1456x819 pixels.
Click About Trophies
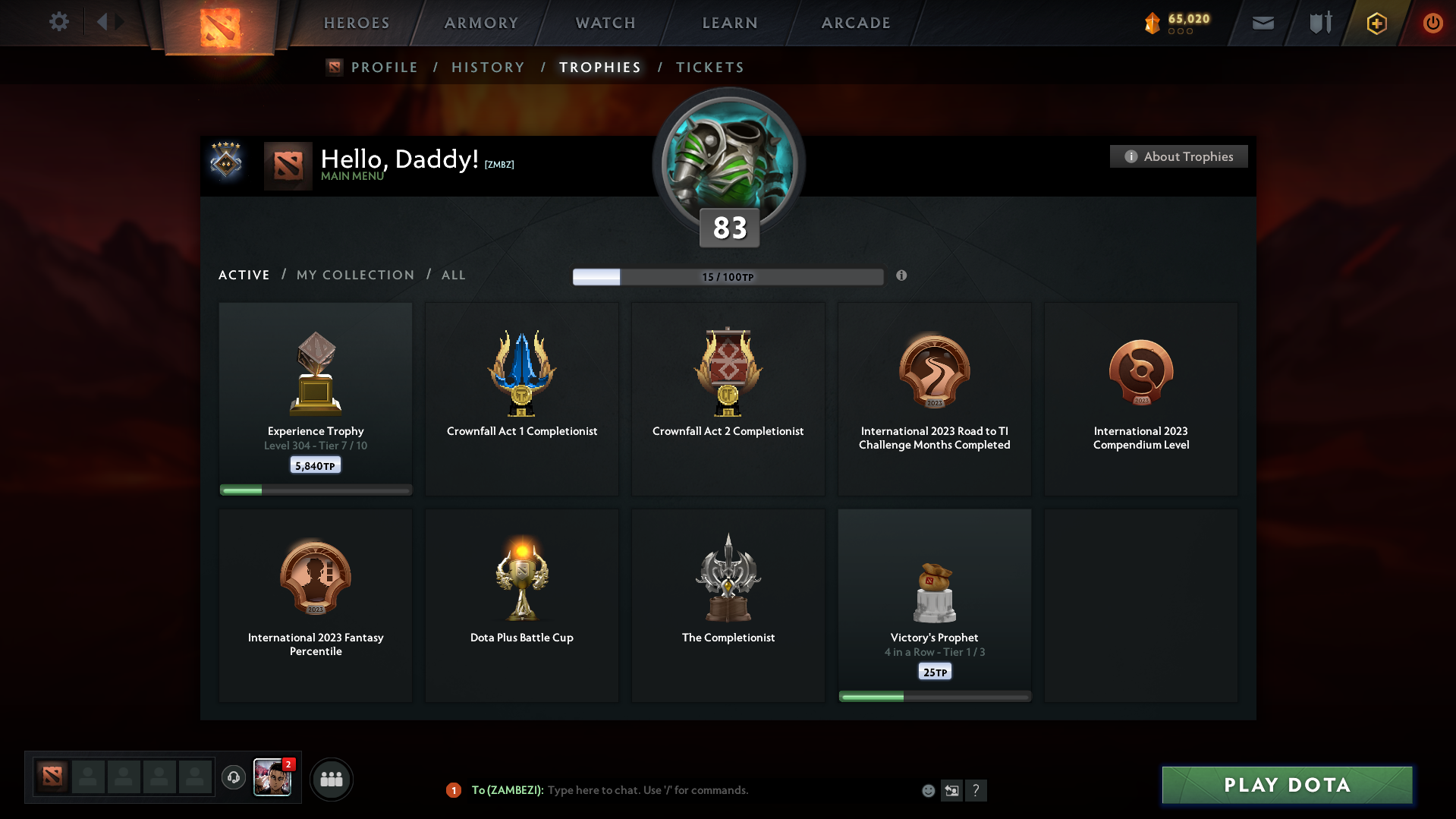click(1178, 156)
